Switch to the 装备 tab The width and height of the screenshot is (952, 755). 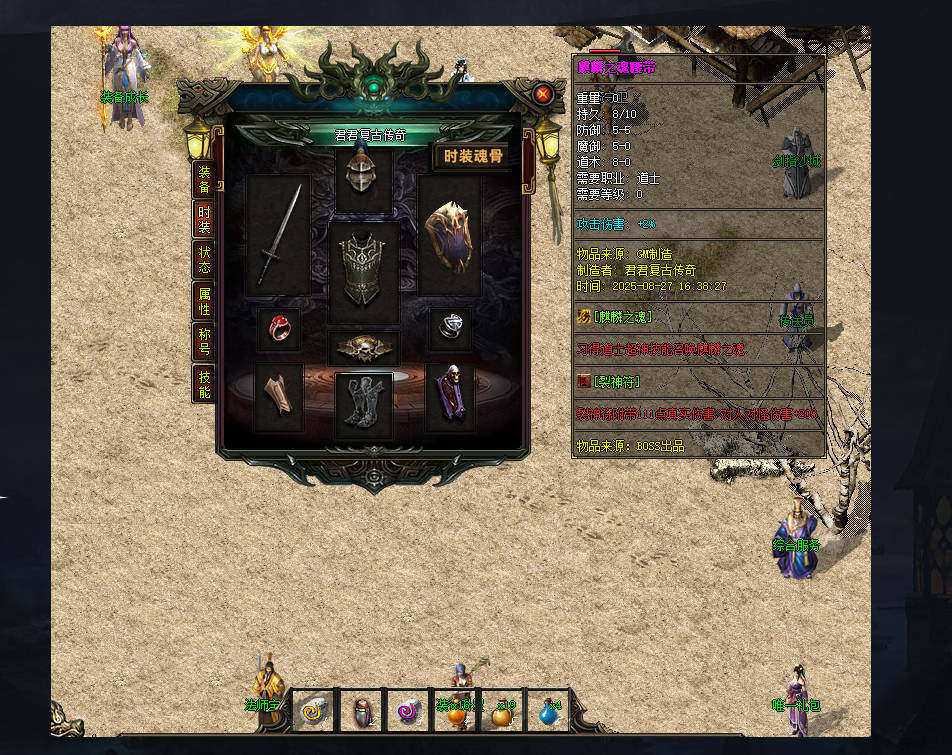204,179
